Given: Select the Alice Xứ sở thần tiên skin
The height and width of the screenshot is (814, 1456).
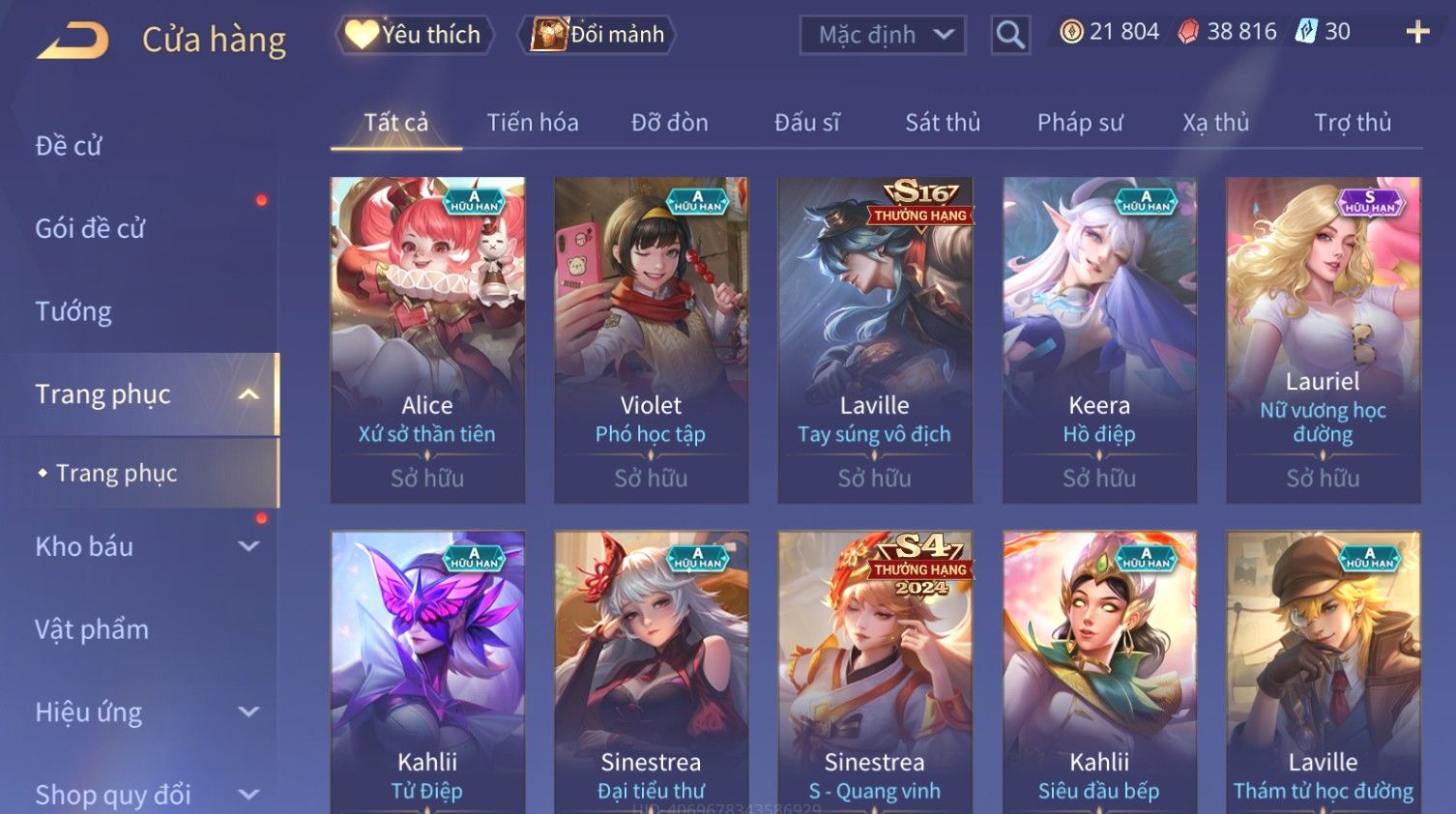Looking at the screenshot, I should pyautogui.click(x=427, y=338).
